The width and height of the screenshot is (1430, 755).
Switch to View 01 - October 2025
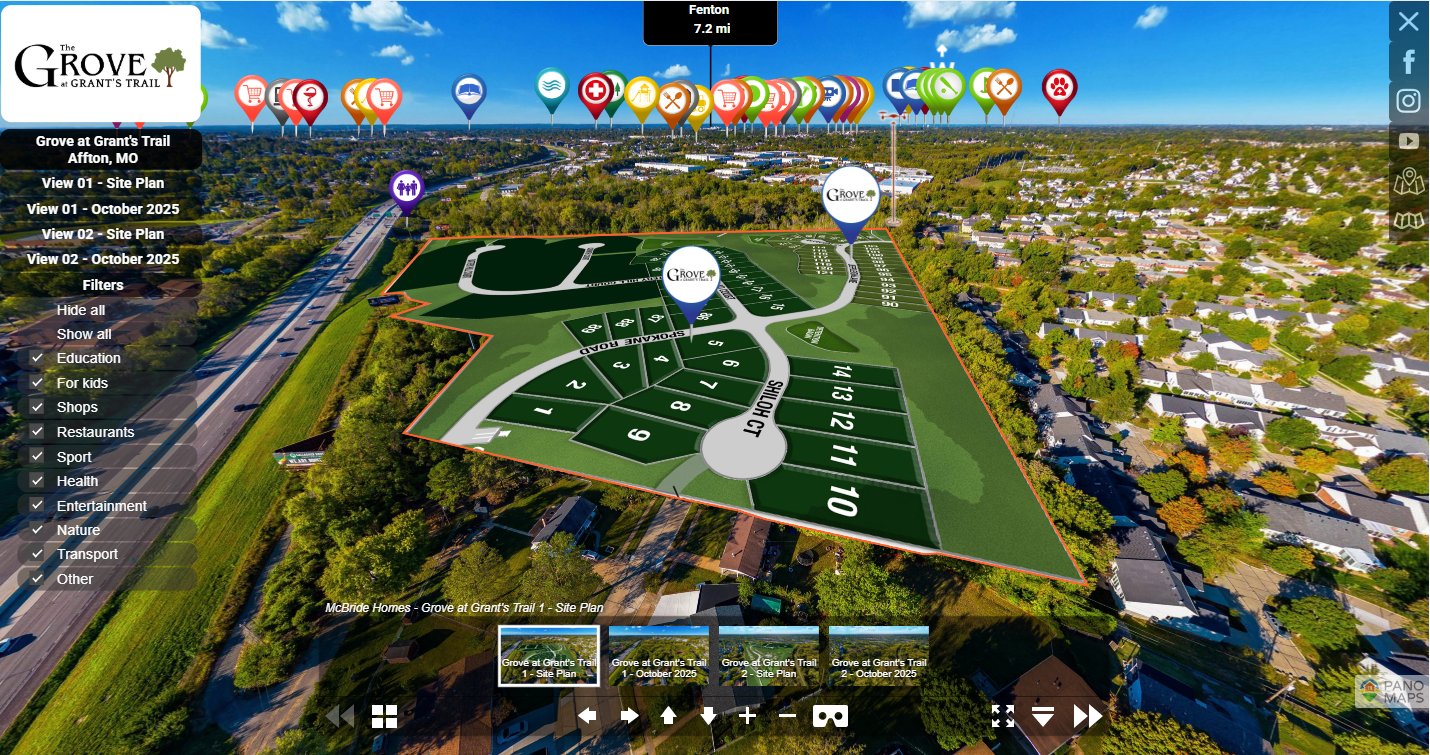[x=103, y=209]
